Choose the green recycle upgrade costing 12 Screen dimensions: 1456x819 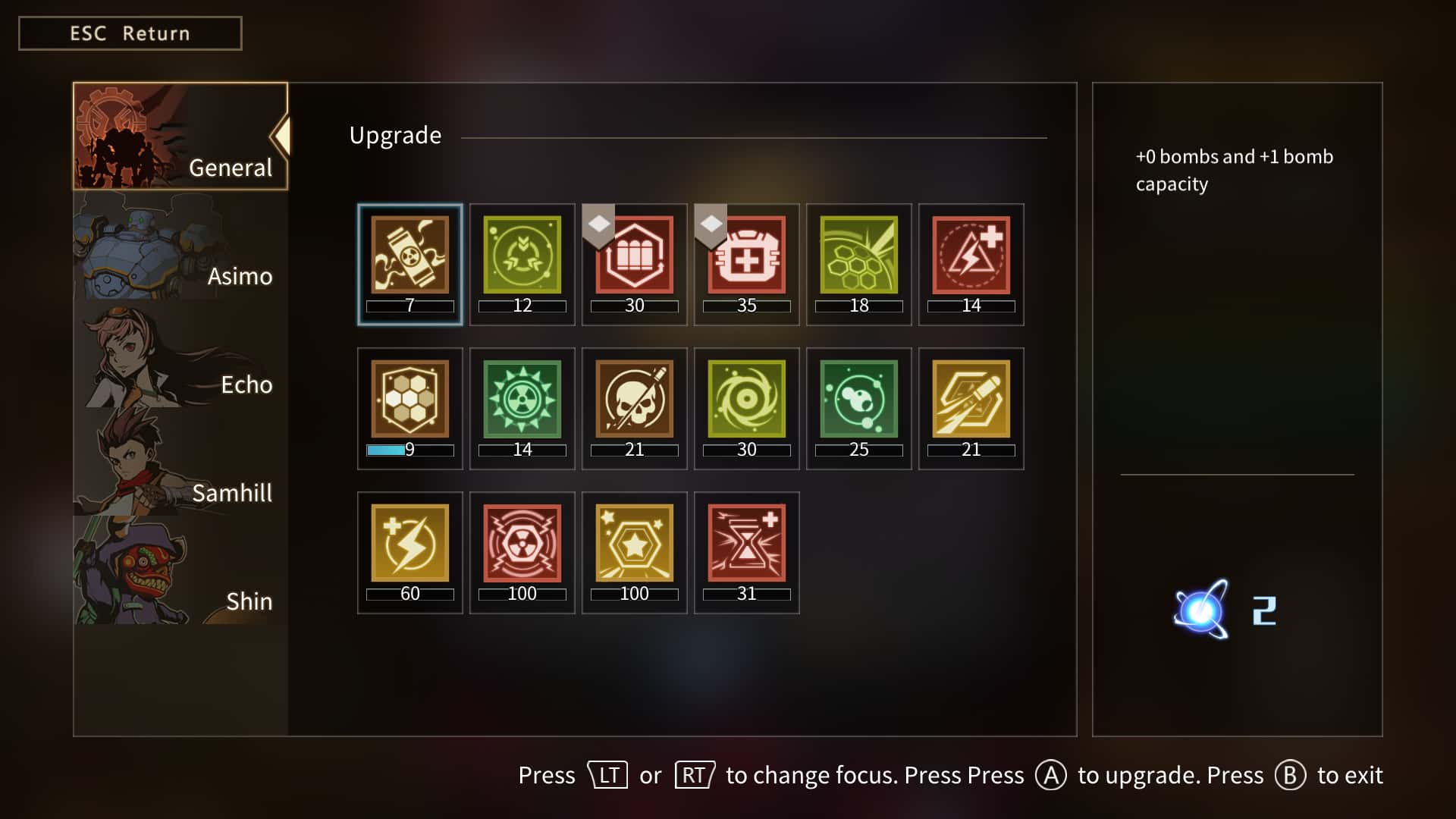click(x=522, y=256)
